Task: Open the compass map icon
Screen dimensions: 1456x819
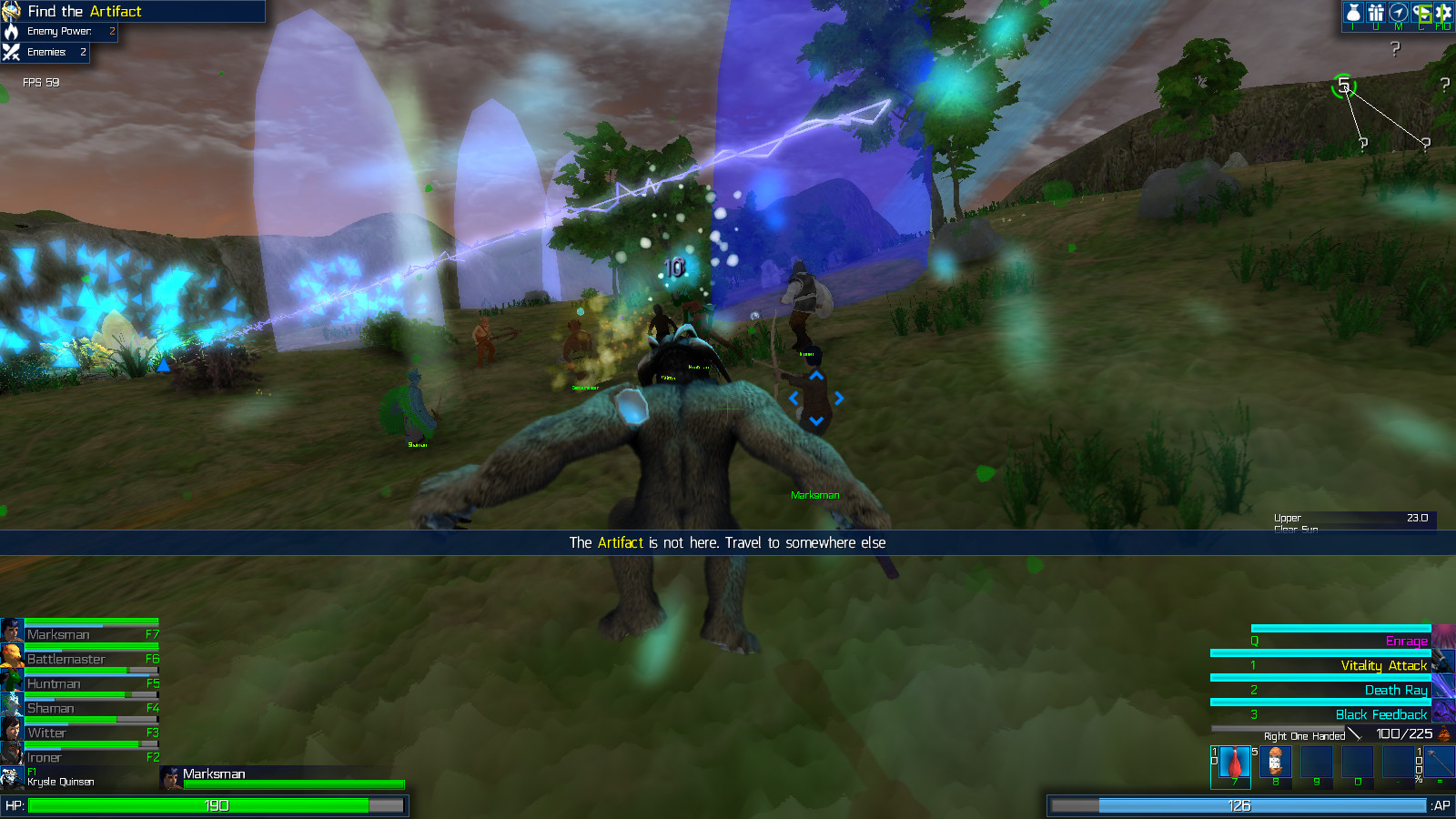Action: (1399, 14)
